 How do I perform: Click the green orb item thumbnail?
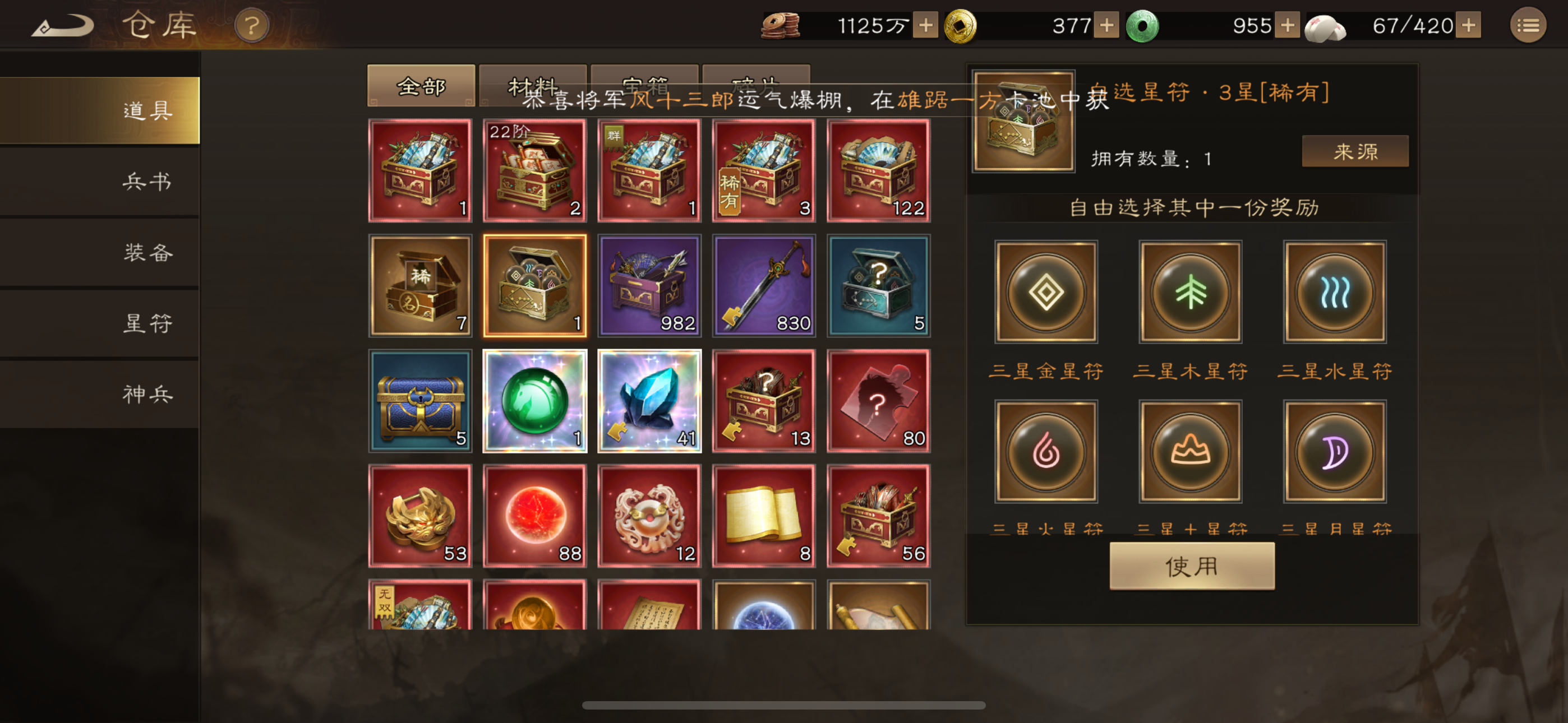click(534, 401)
